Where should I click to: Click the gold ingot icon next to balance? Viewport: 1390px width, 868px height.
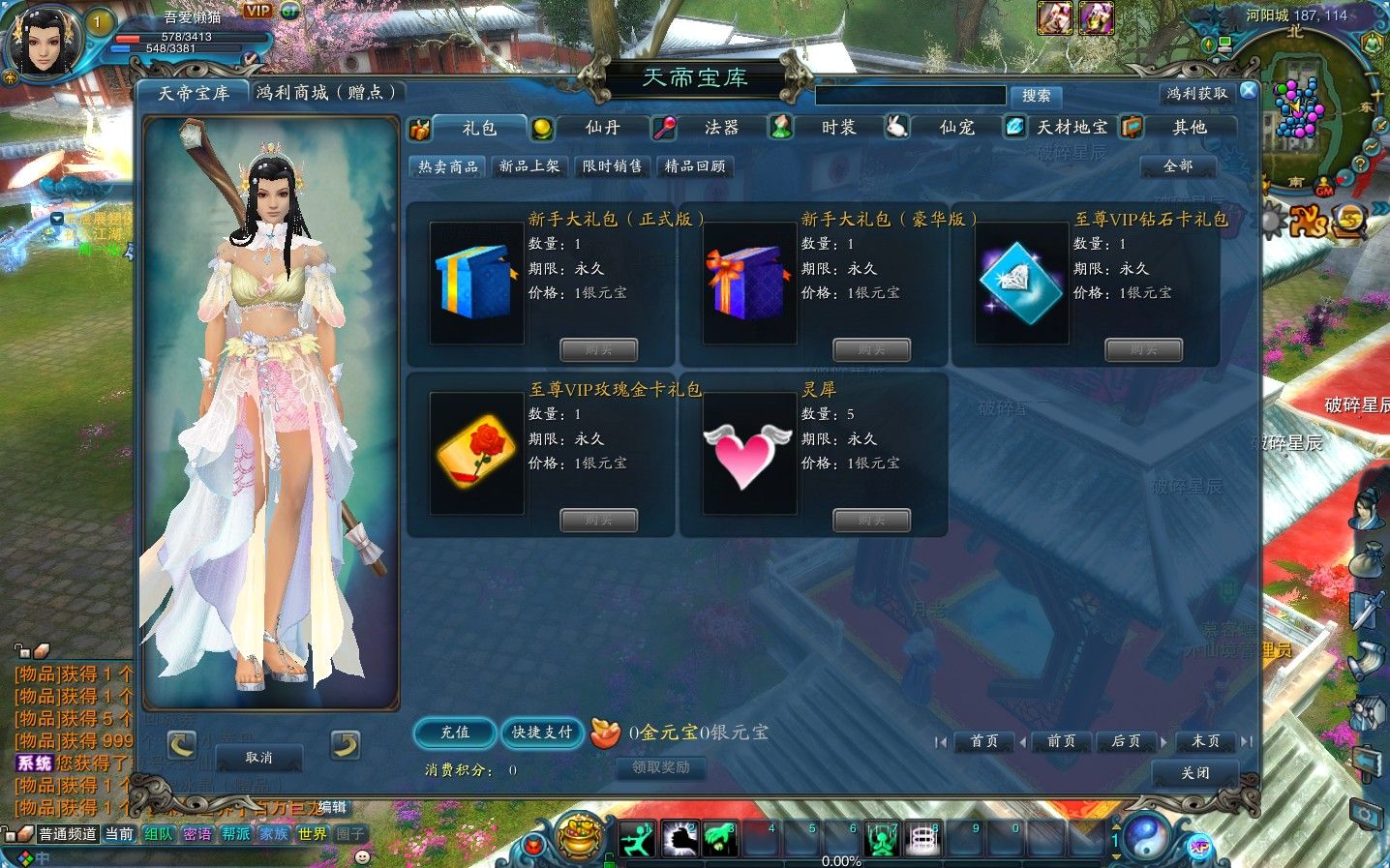point(607,735)
